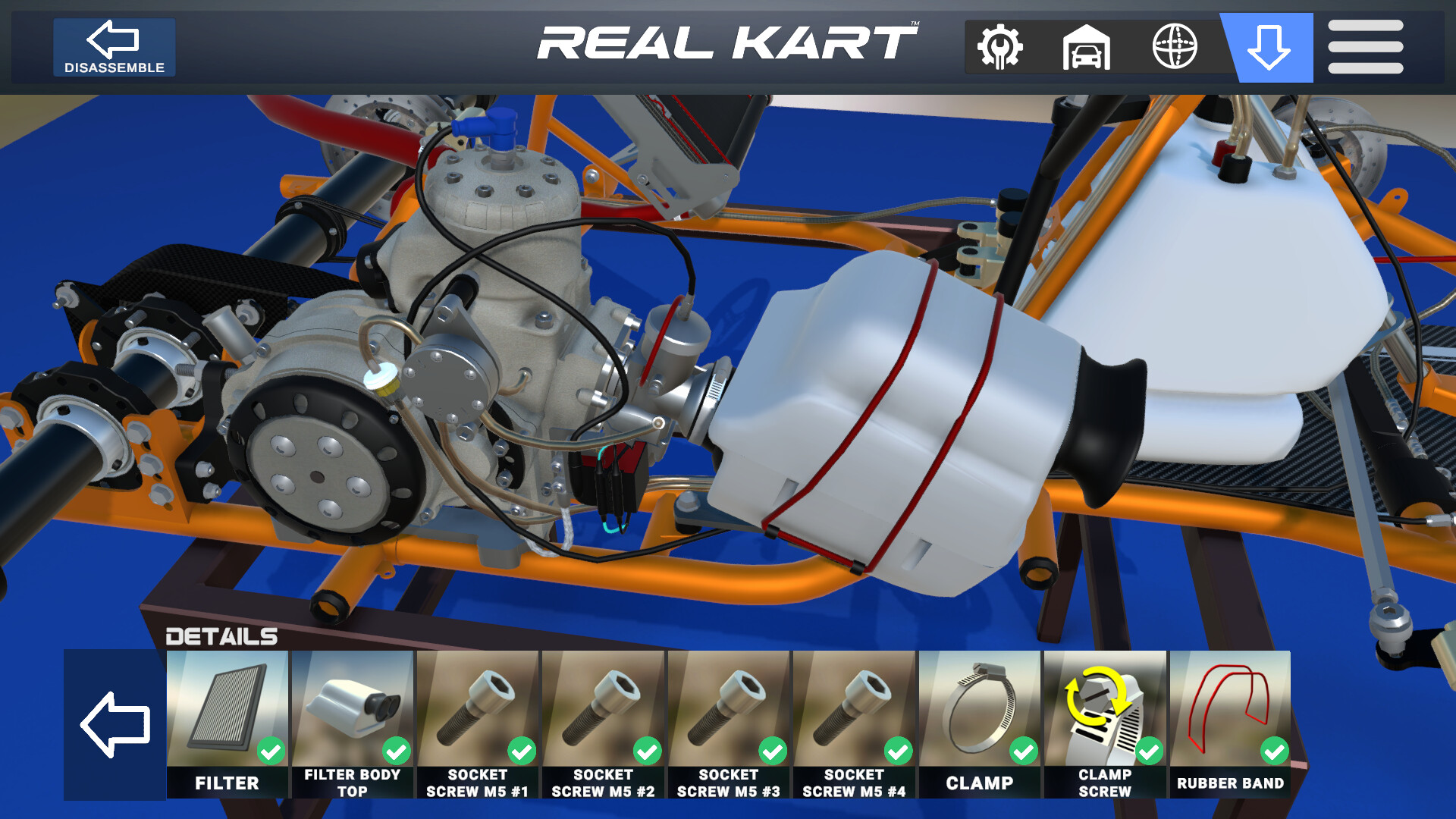Select the orientation globe icon
Viewport: 1456px width, 819px height.
click(1174, 47)
